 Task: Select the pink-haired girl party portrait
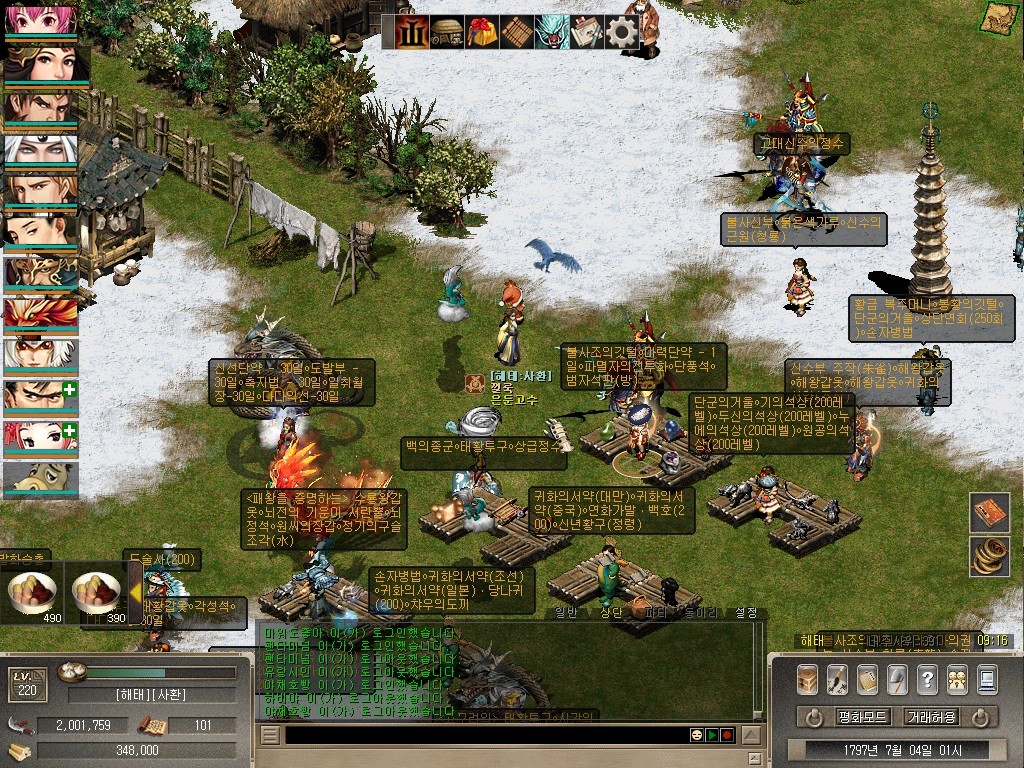[x=40, y=19]
